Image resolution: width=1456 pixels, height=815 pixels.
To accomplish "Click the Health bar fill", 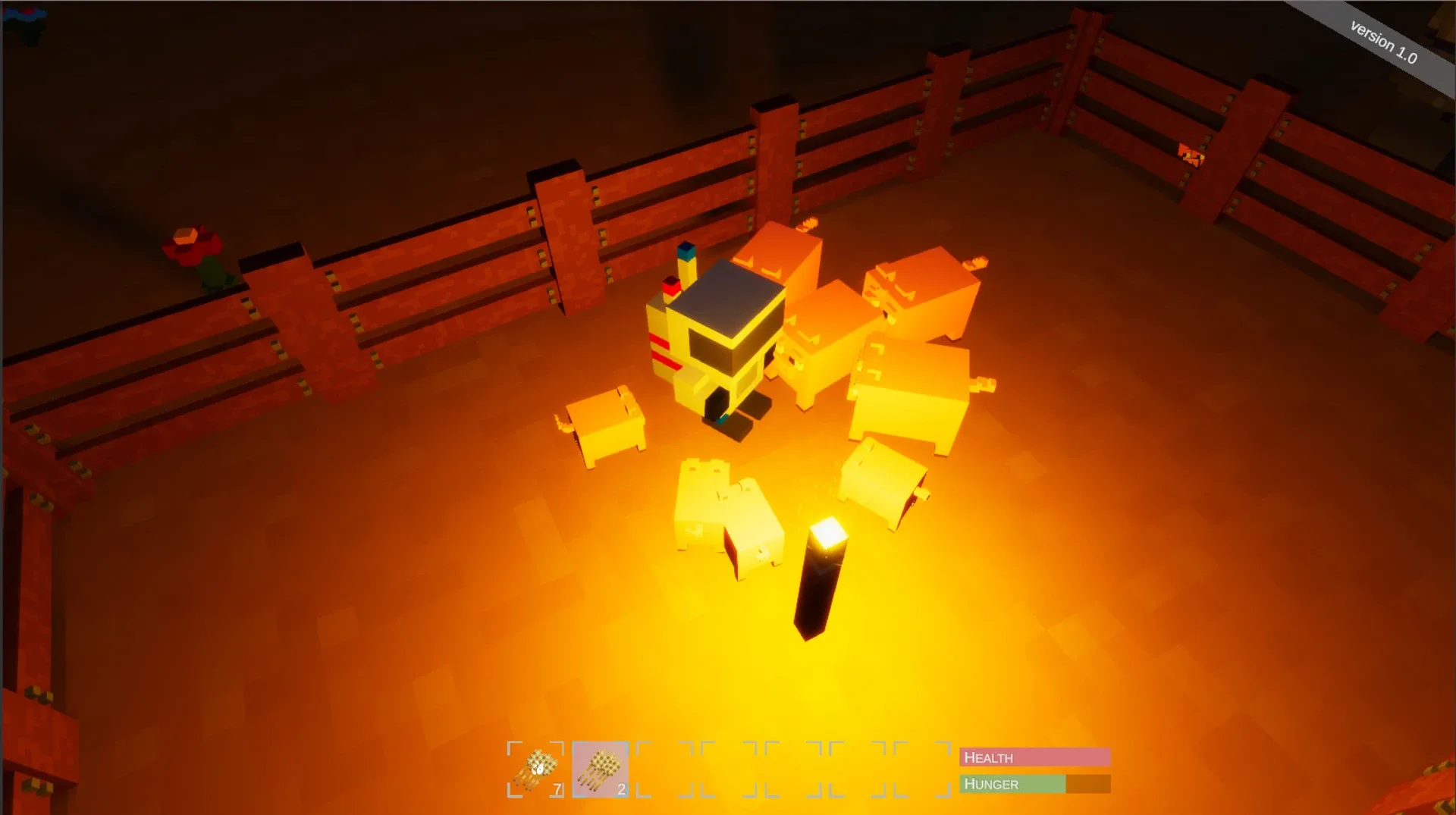I will point(1062,757).
